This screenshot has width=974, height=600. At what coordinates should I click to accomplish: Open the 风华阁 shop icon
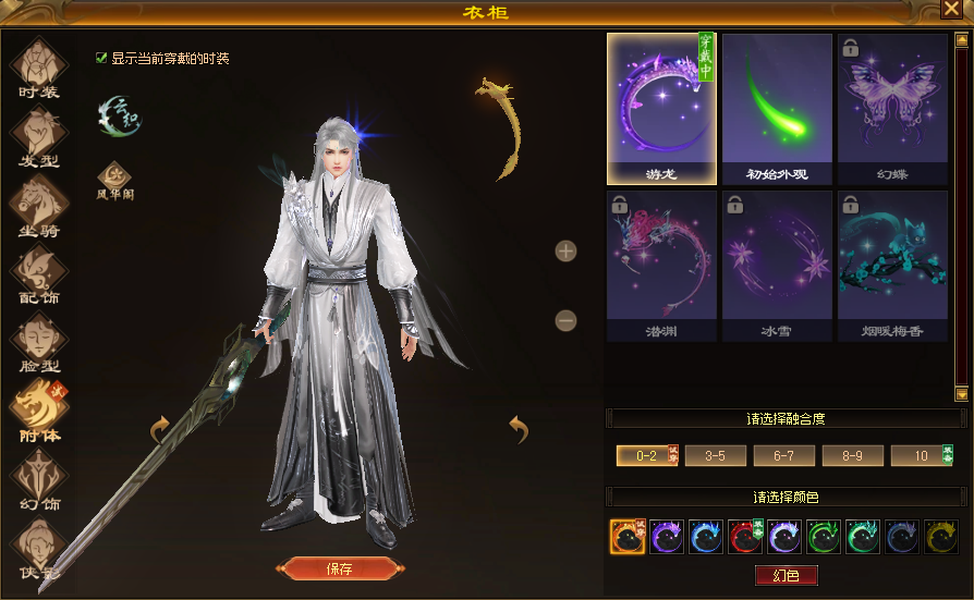[x=114, y=174]
